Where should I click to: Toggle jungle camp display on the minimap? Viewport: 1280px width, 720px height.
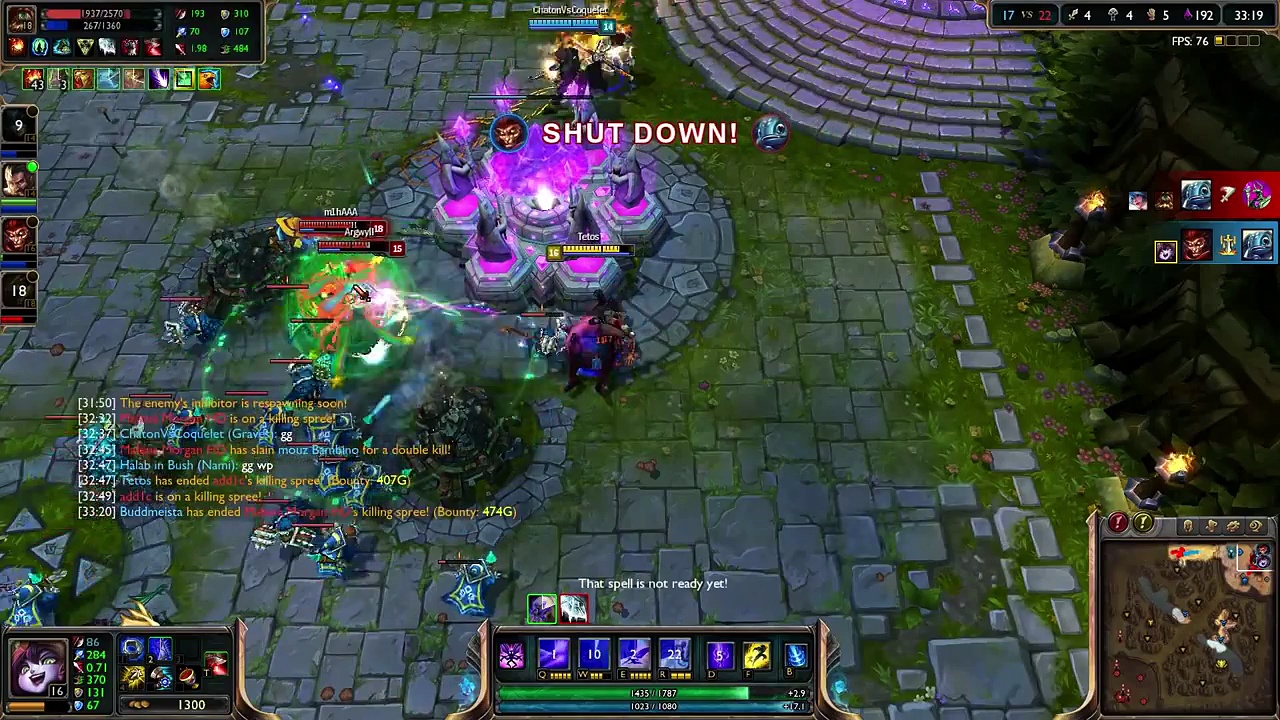point(1235,525)
